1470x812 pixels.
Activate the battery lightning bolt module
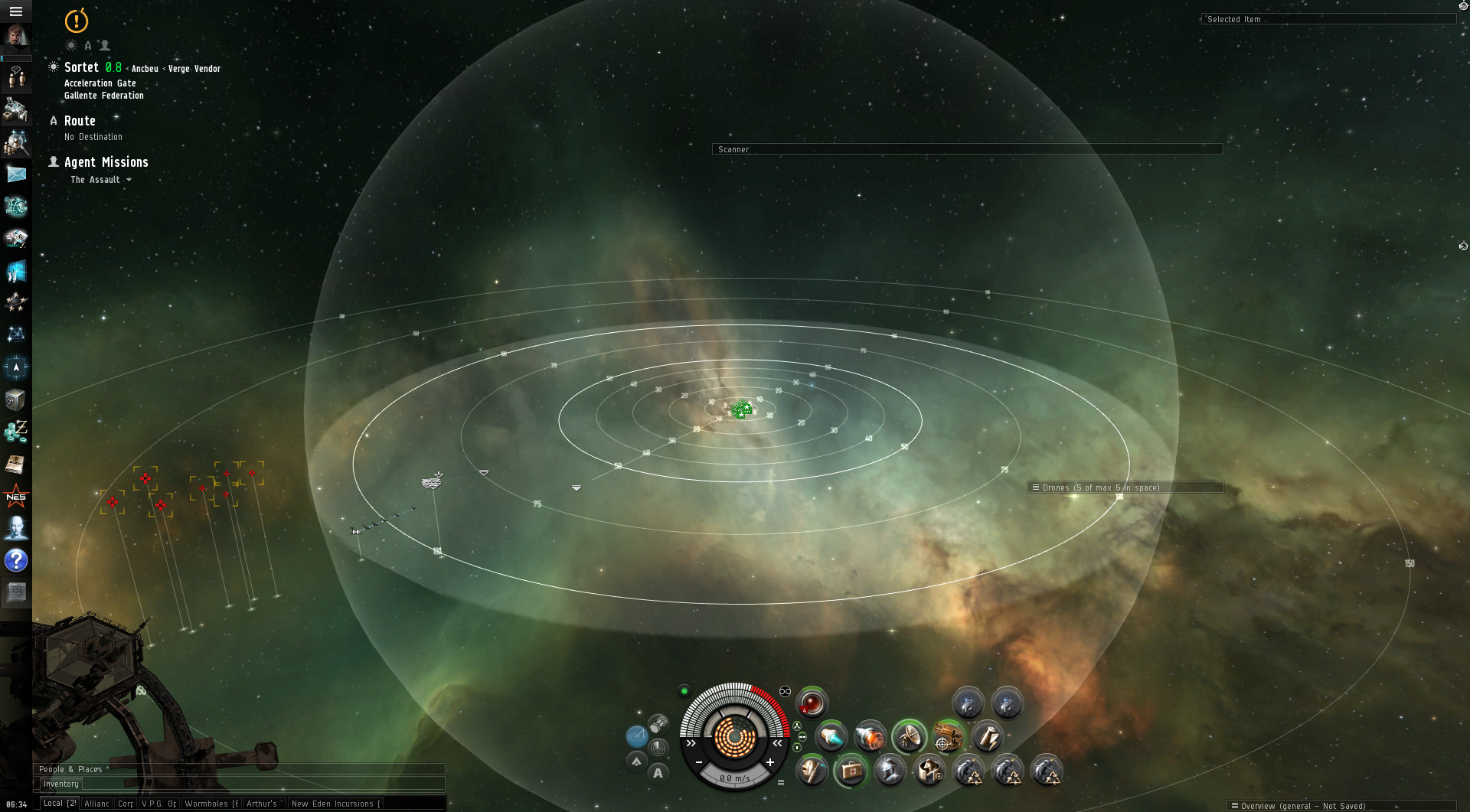988,737
